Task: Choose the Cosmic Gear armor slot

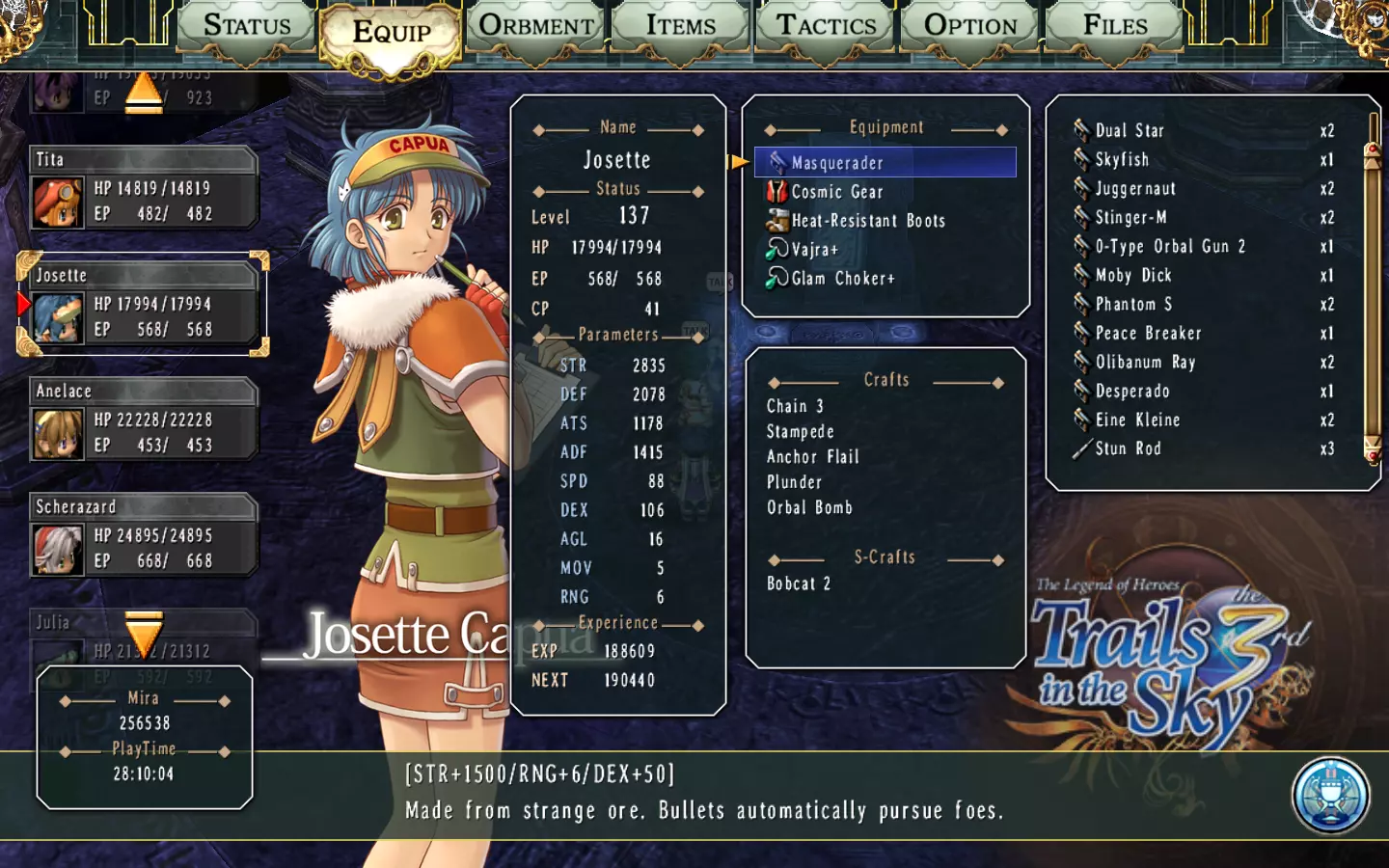Action: click(836, 192)
